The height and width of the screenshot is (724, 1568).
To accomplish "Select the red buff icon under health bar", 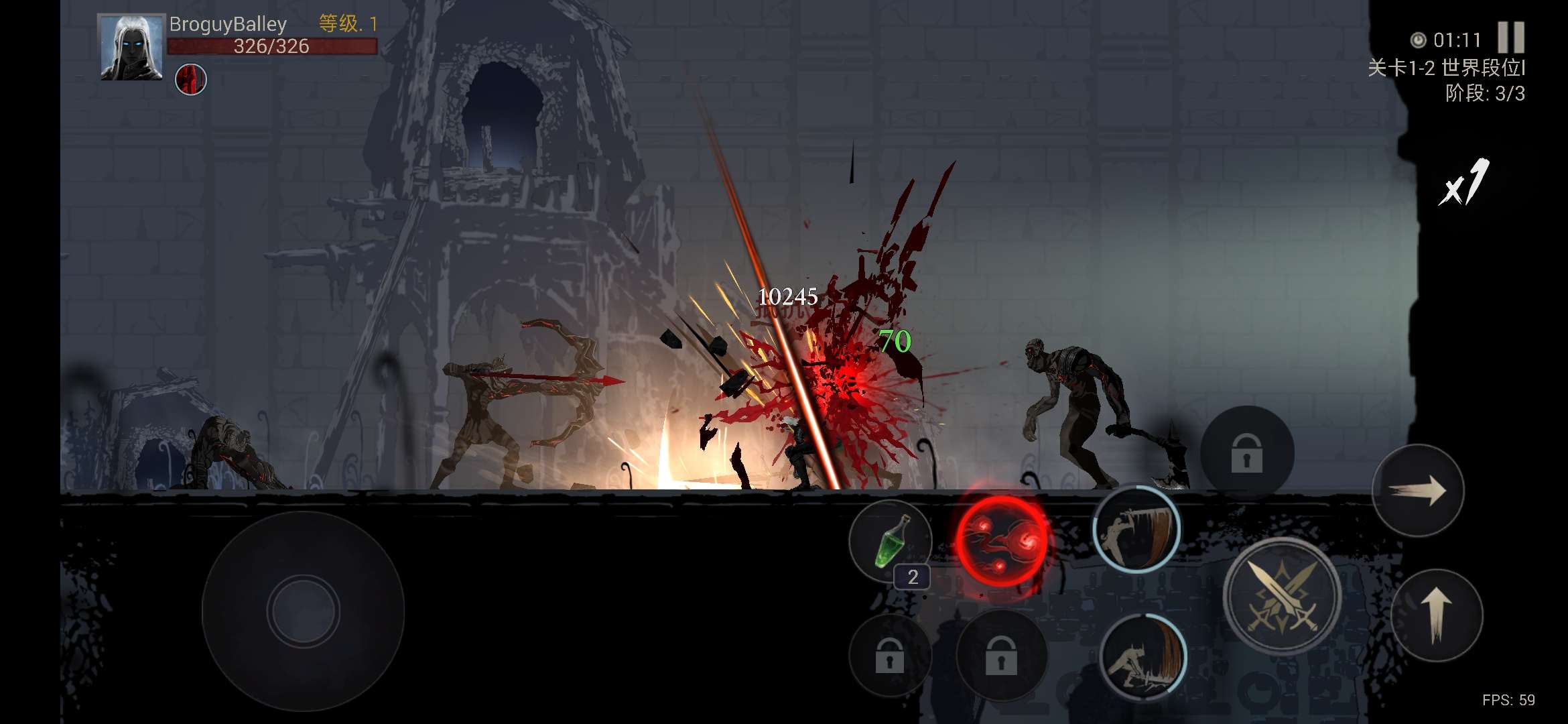I will click(191, 80).
